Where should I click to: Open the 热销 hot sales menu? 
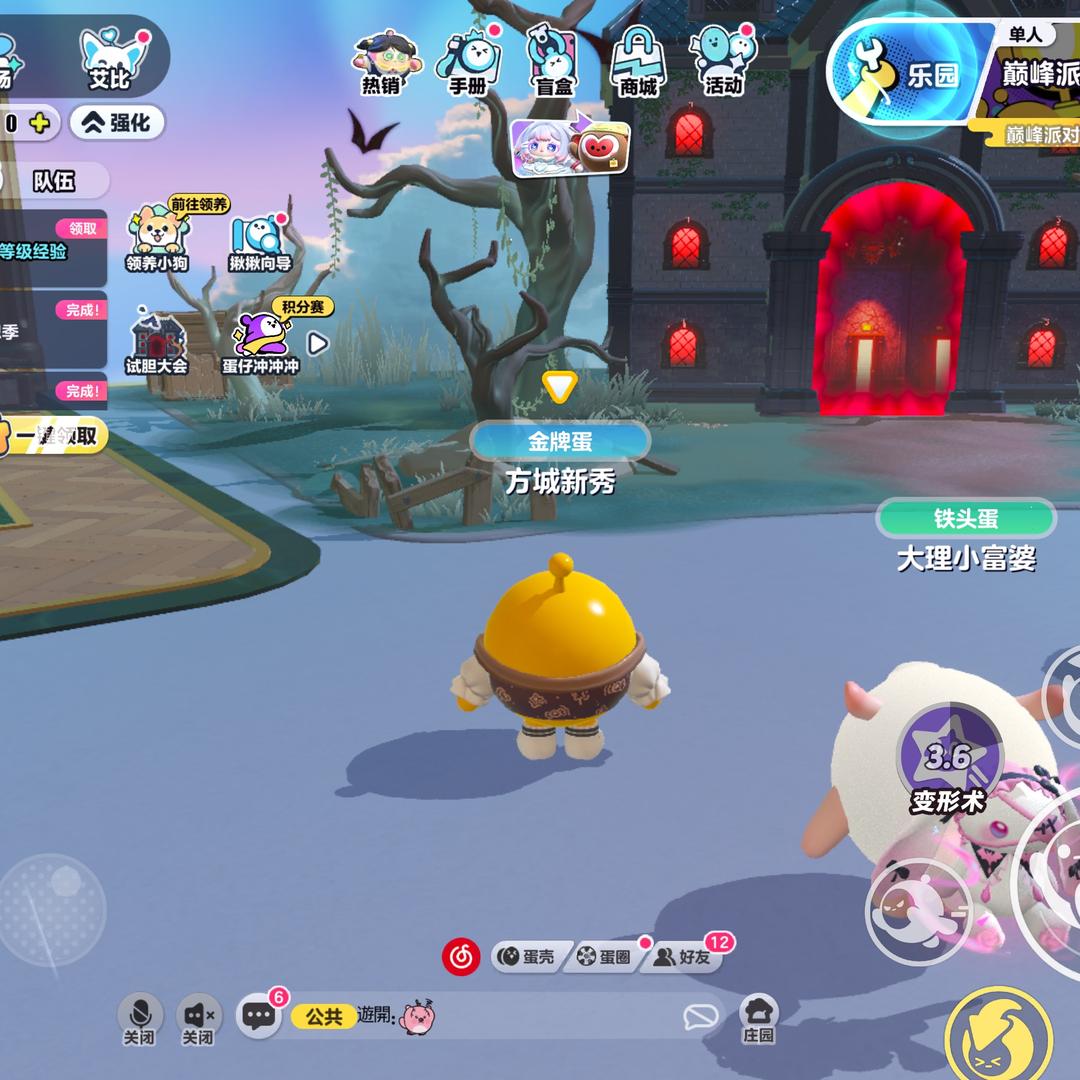pos(381,62)
